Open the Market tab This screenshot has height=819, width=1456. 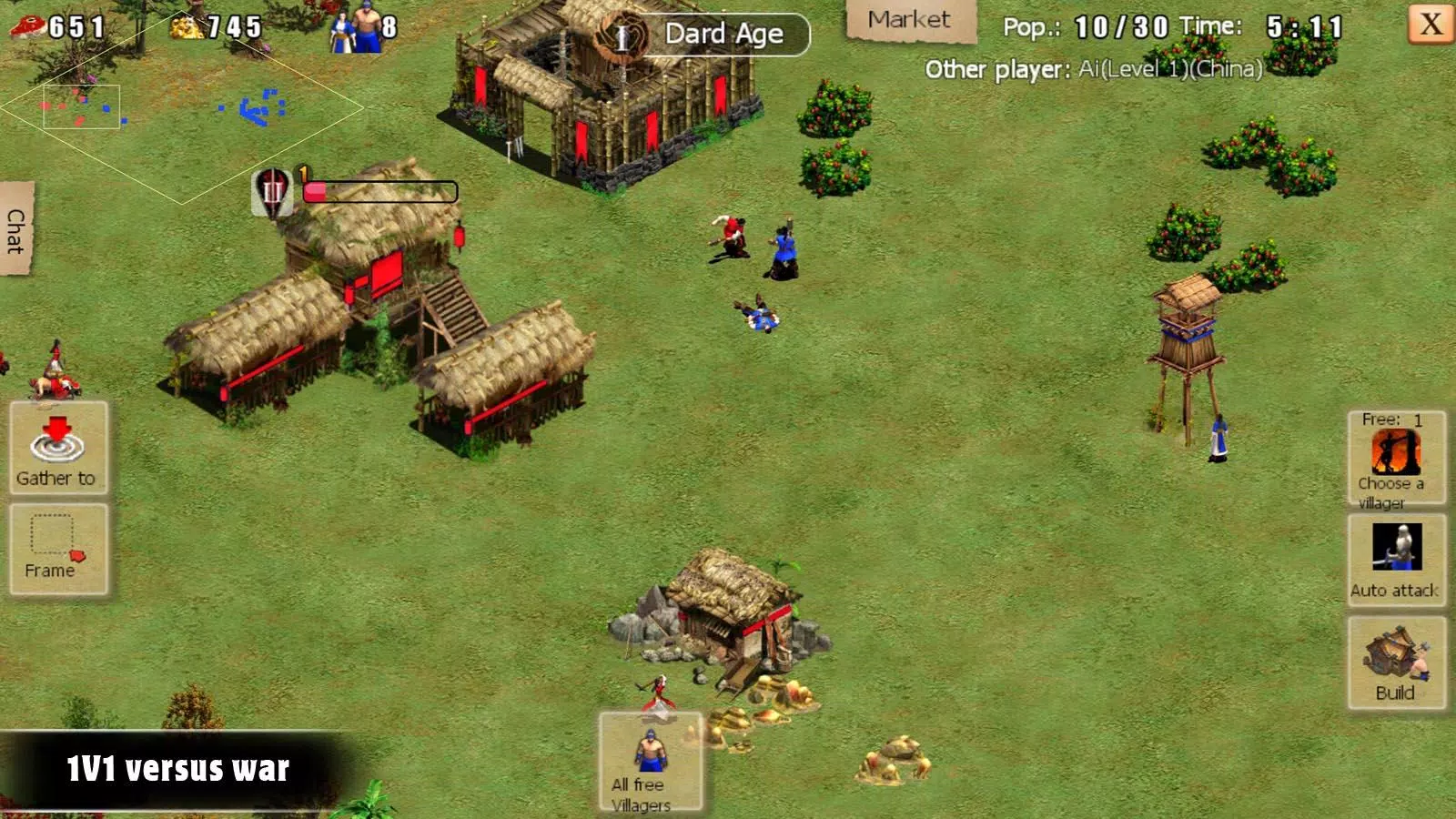point(909,18)
